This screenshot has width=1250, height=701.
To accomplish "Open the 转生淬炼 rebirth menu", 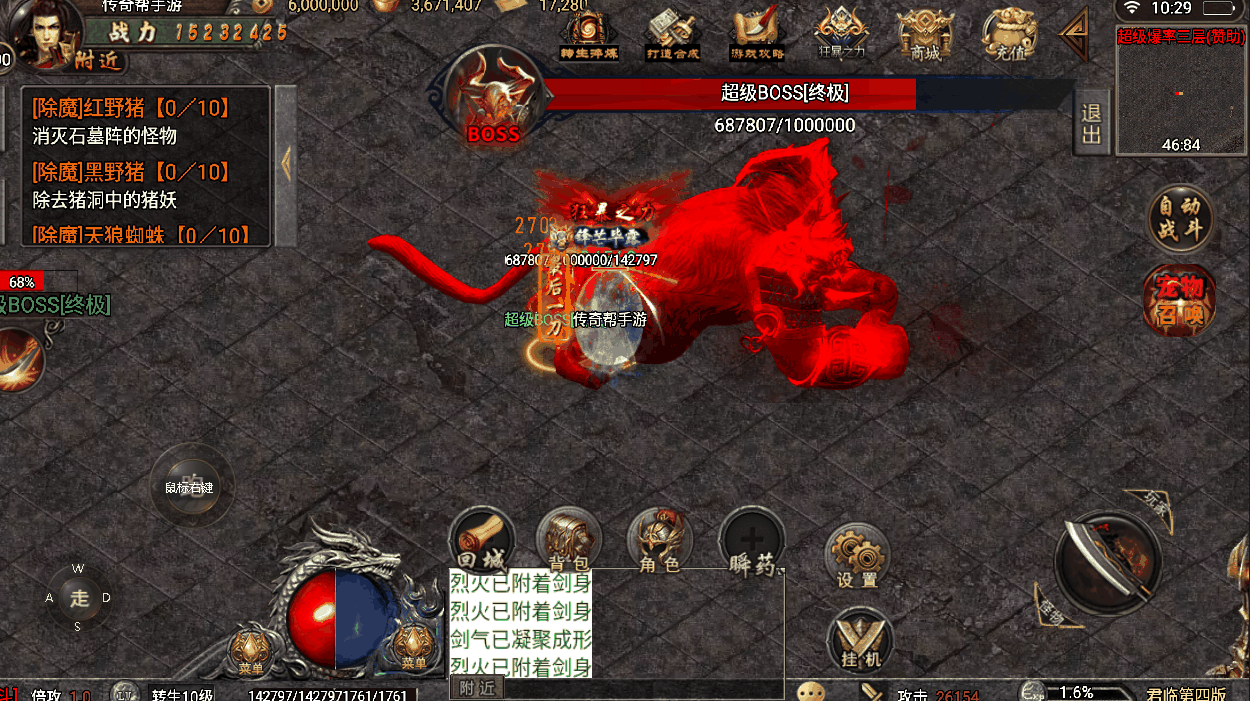I will click(x=587, y=35).
